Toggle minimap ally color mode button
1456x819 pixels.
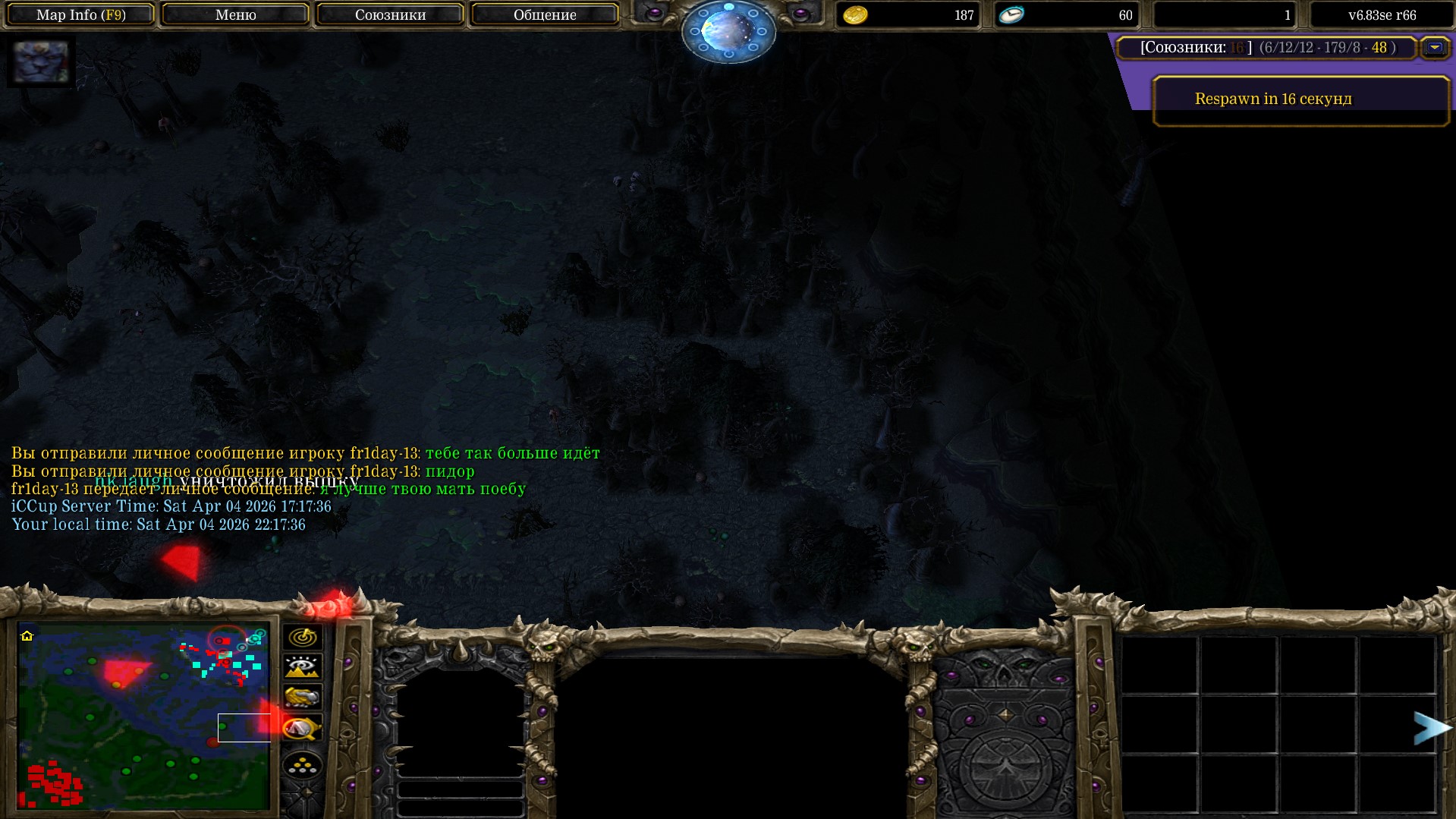point(302,698)
